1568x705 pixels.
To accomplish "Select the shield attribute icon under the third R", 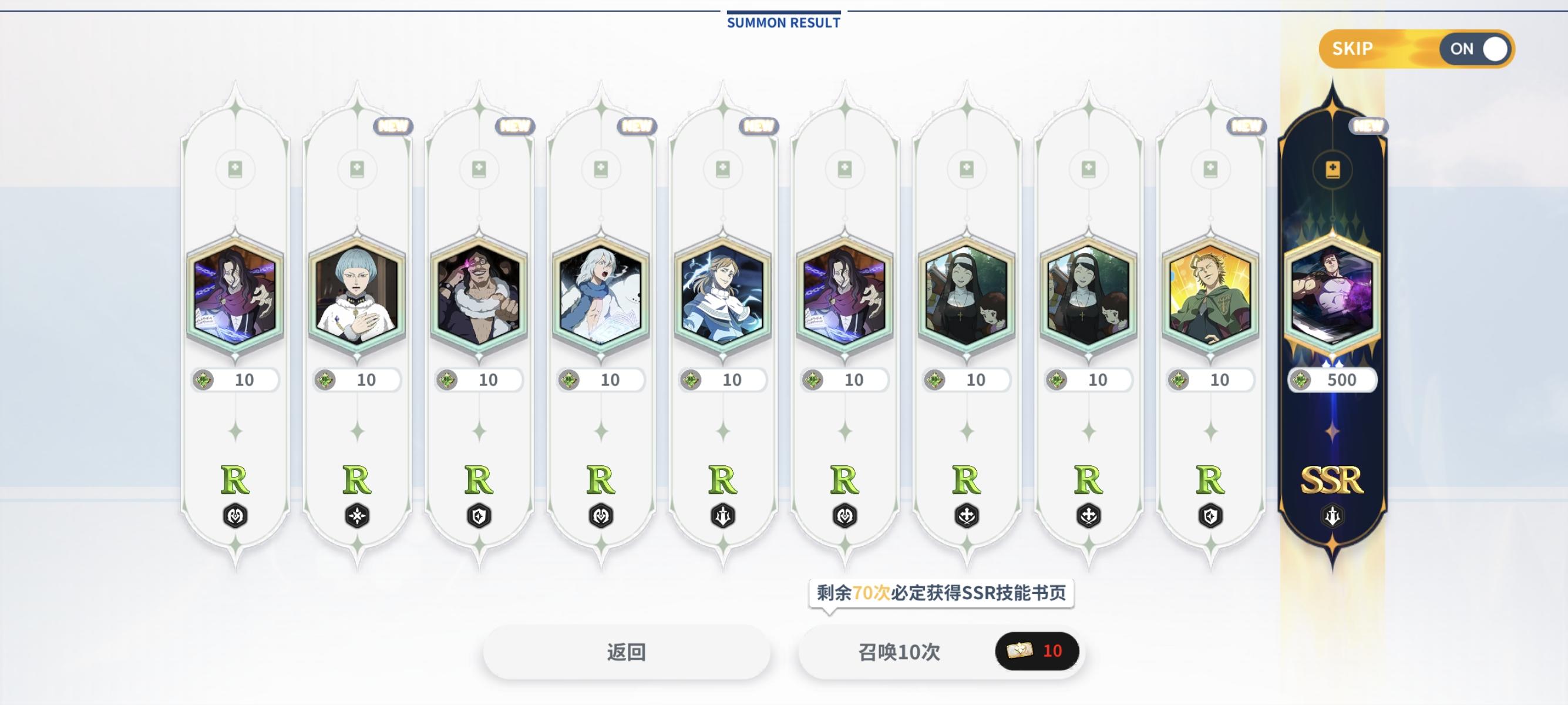I will tap(478, 515).
